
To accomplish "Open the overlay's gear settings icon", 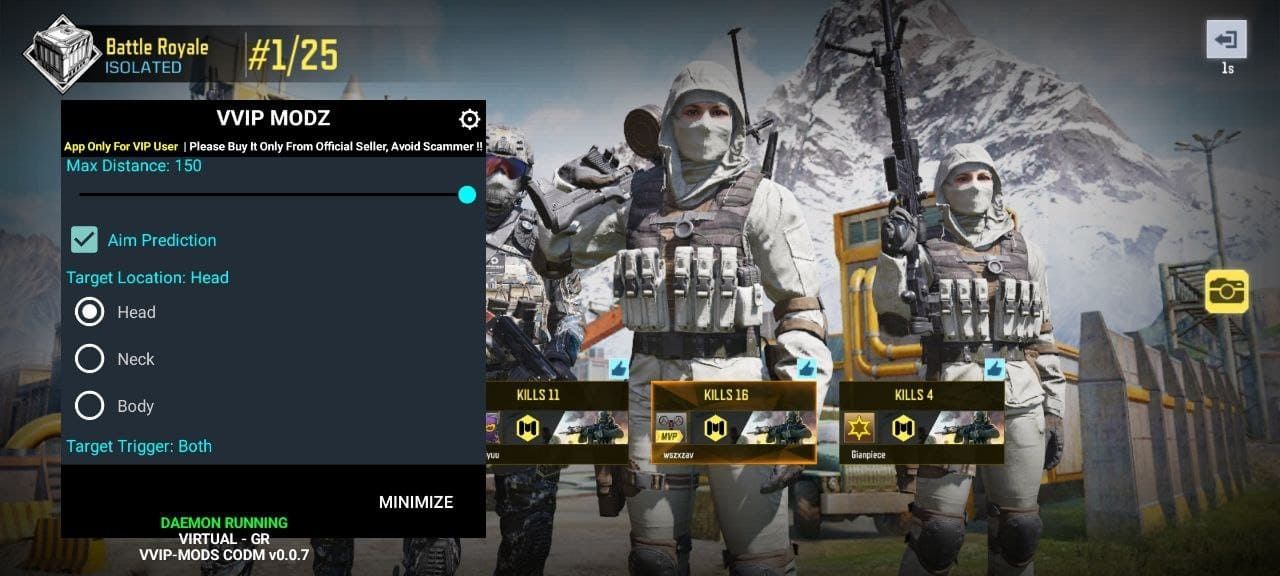I will click(x=469, y=120).
